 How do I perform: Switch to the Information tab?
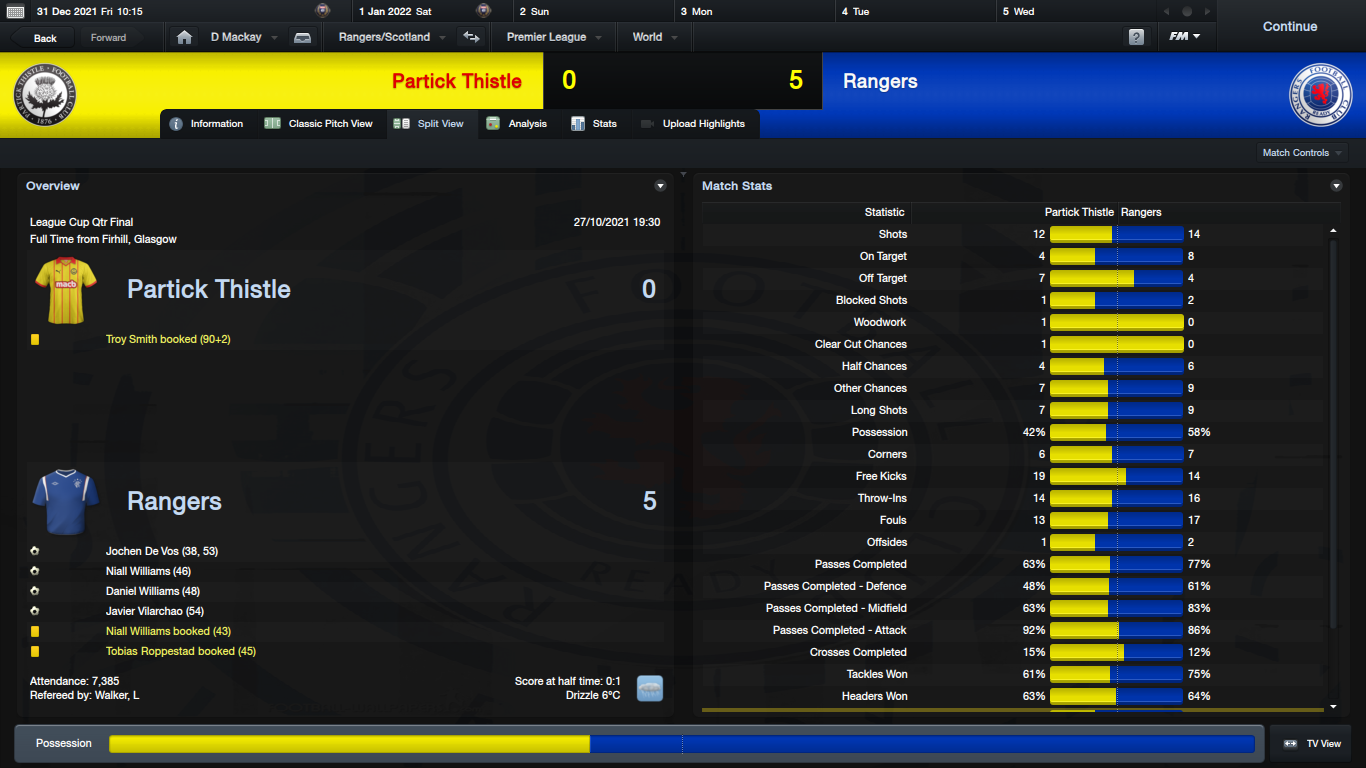click(x=207, y=124)
